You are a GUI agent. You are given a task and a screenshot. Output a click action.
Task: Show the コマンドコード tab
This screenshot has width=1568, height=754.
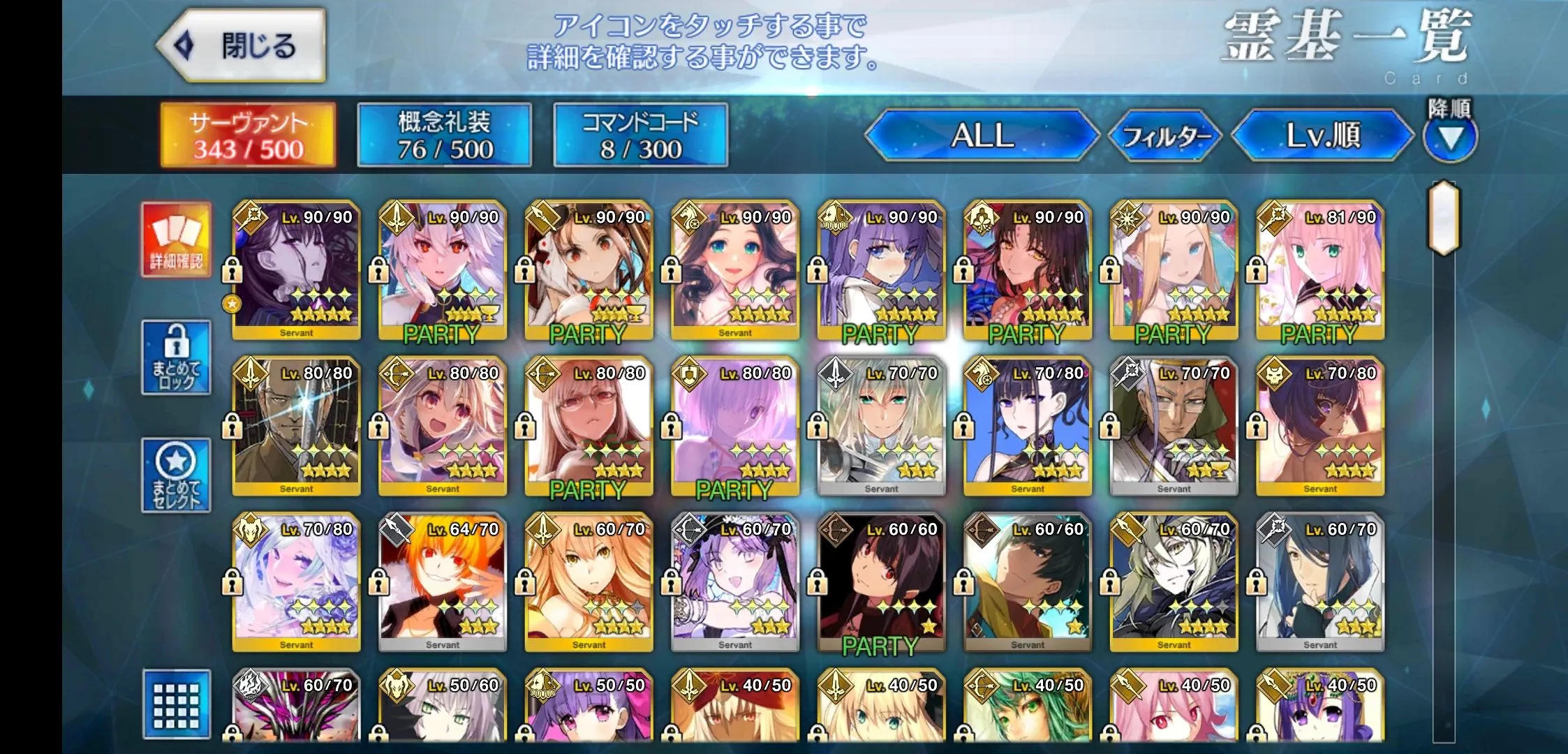point(640,135)
